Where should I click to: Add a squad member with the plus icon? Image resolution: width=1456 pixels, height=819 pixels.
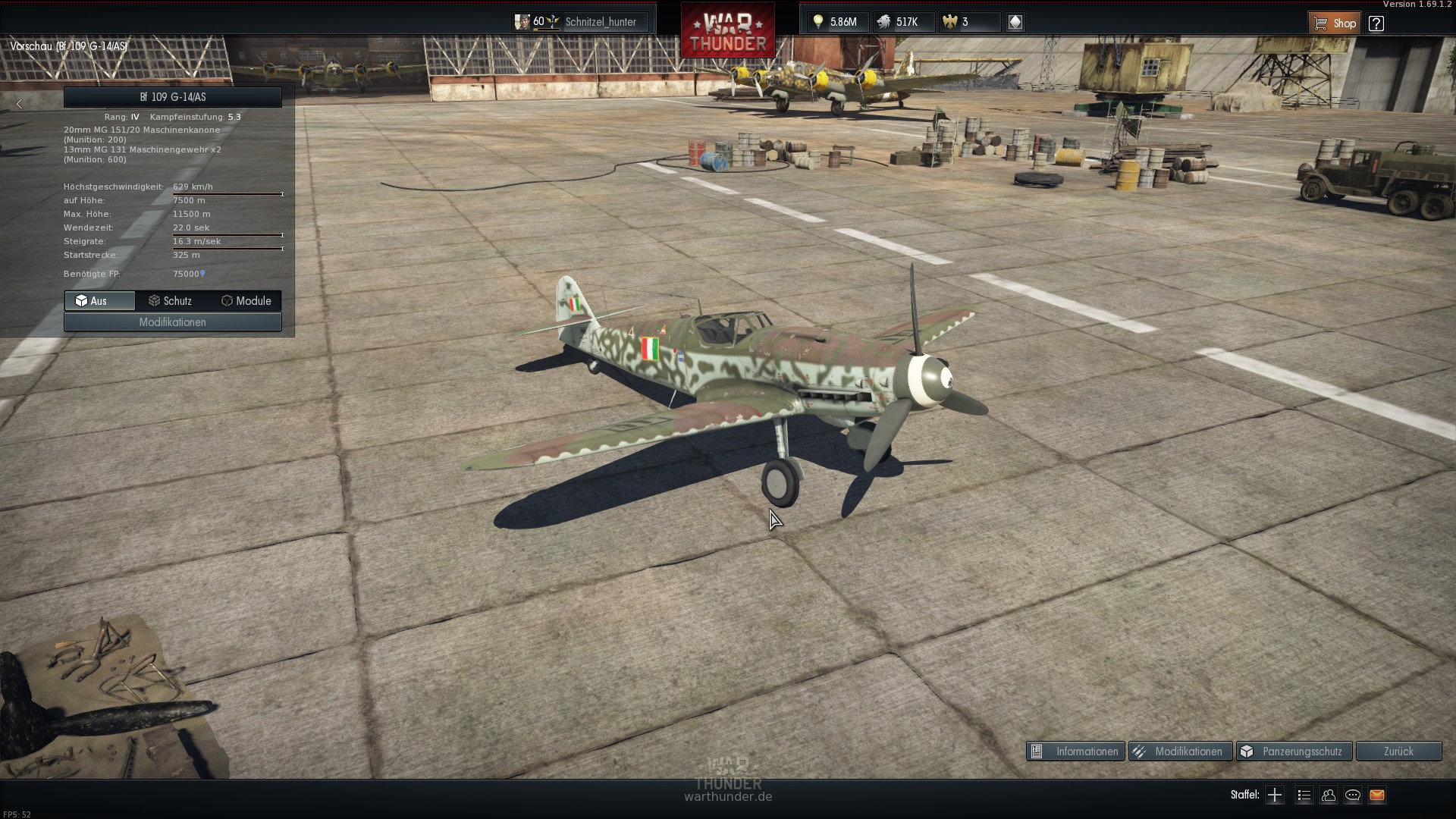click(x=1275, y=795)
